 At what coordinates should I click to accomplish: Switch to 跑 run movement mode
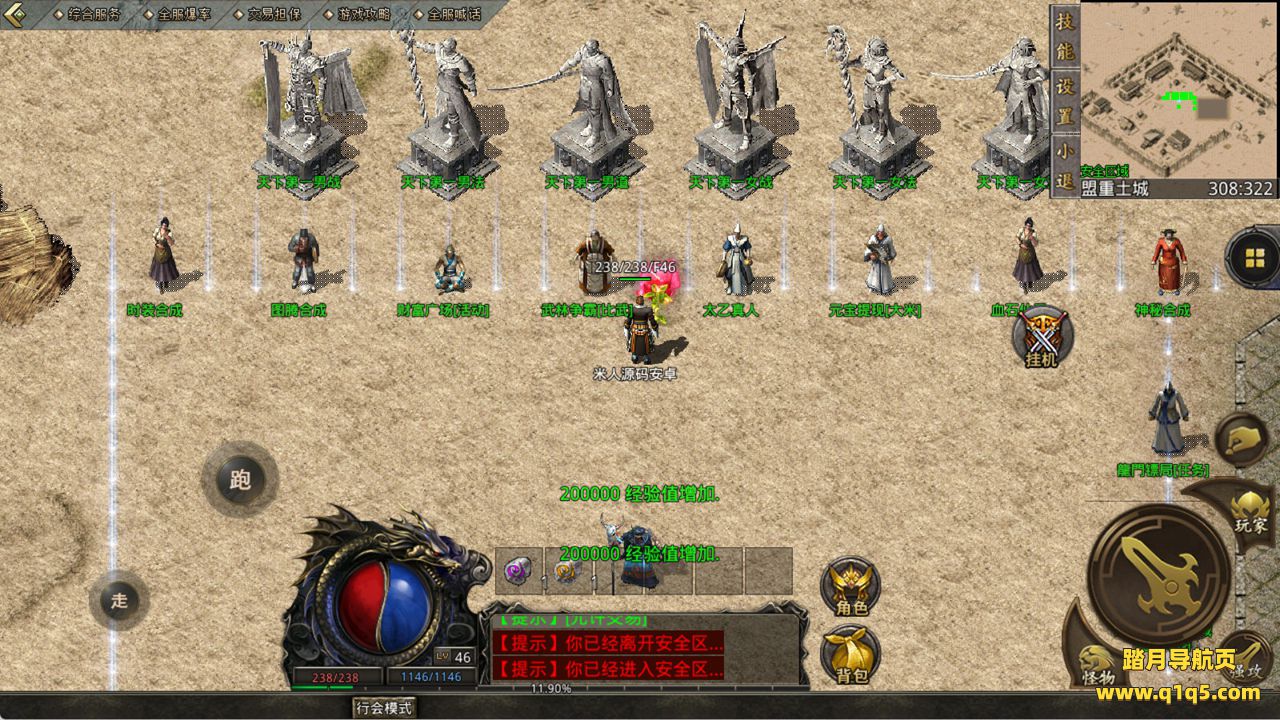240,480
